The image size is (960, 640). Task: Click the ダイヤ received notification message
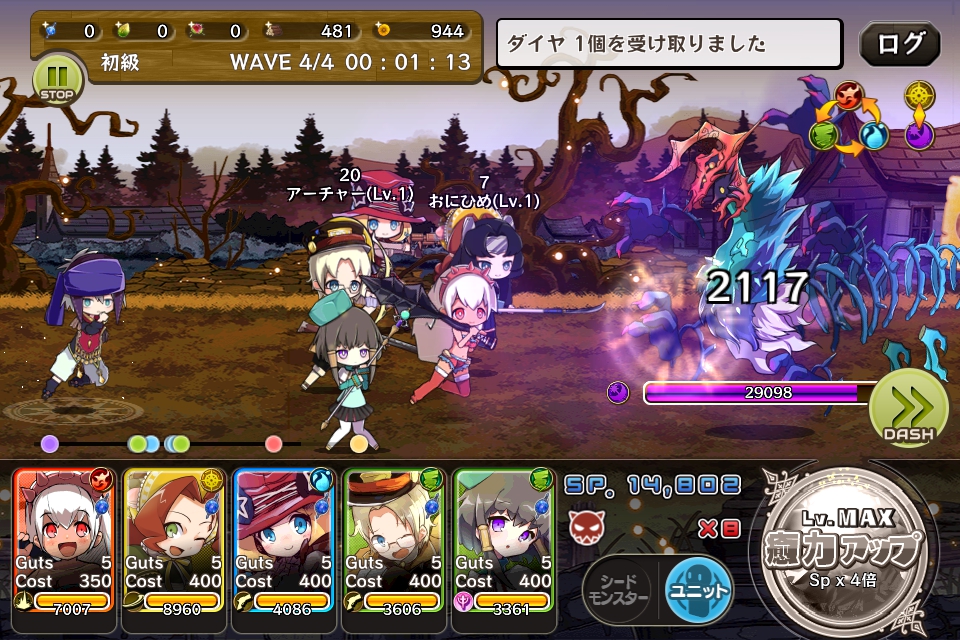[669, 44]
